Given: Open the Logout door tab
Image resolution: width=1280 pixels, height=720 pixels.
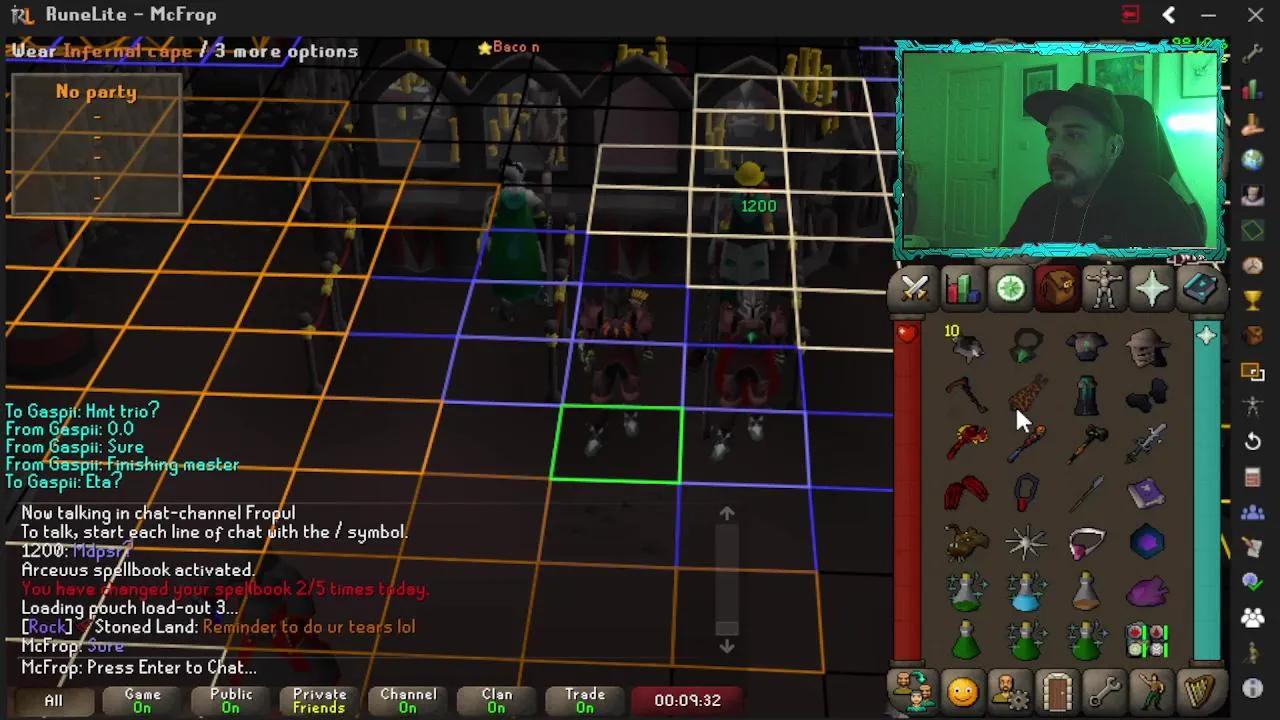Looking at the screenshot, I should [x=1057, y=690].
